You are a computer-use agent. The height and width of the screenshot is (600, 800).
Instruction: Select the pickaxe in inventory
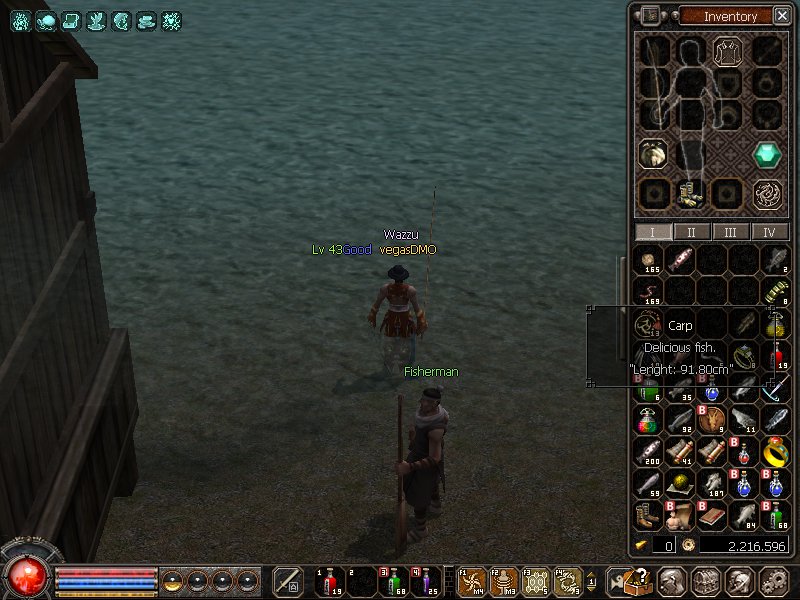[x=776, y=389]
